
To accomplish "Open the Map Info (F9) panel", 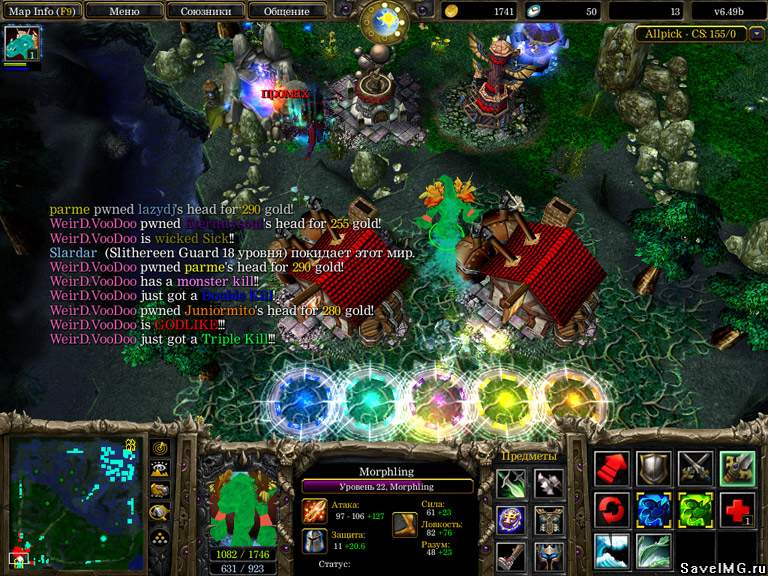I will click(41, 11).
